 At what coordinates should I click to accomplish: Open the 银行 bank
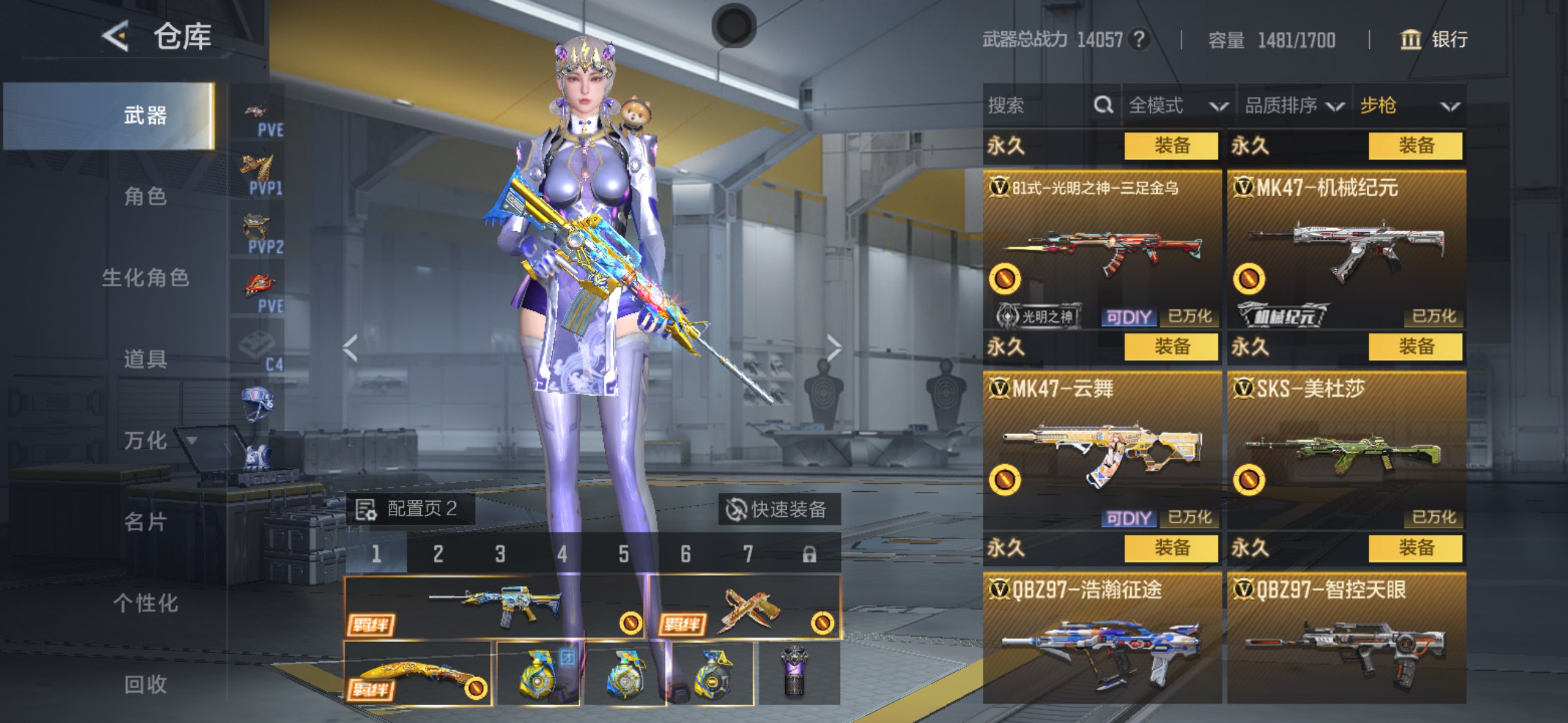click(1434, 40)
